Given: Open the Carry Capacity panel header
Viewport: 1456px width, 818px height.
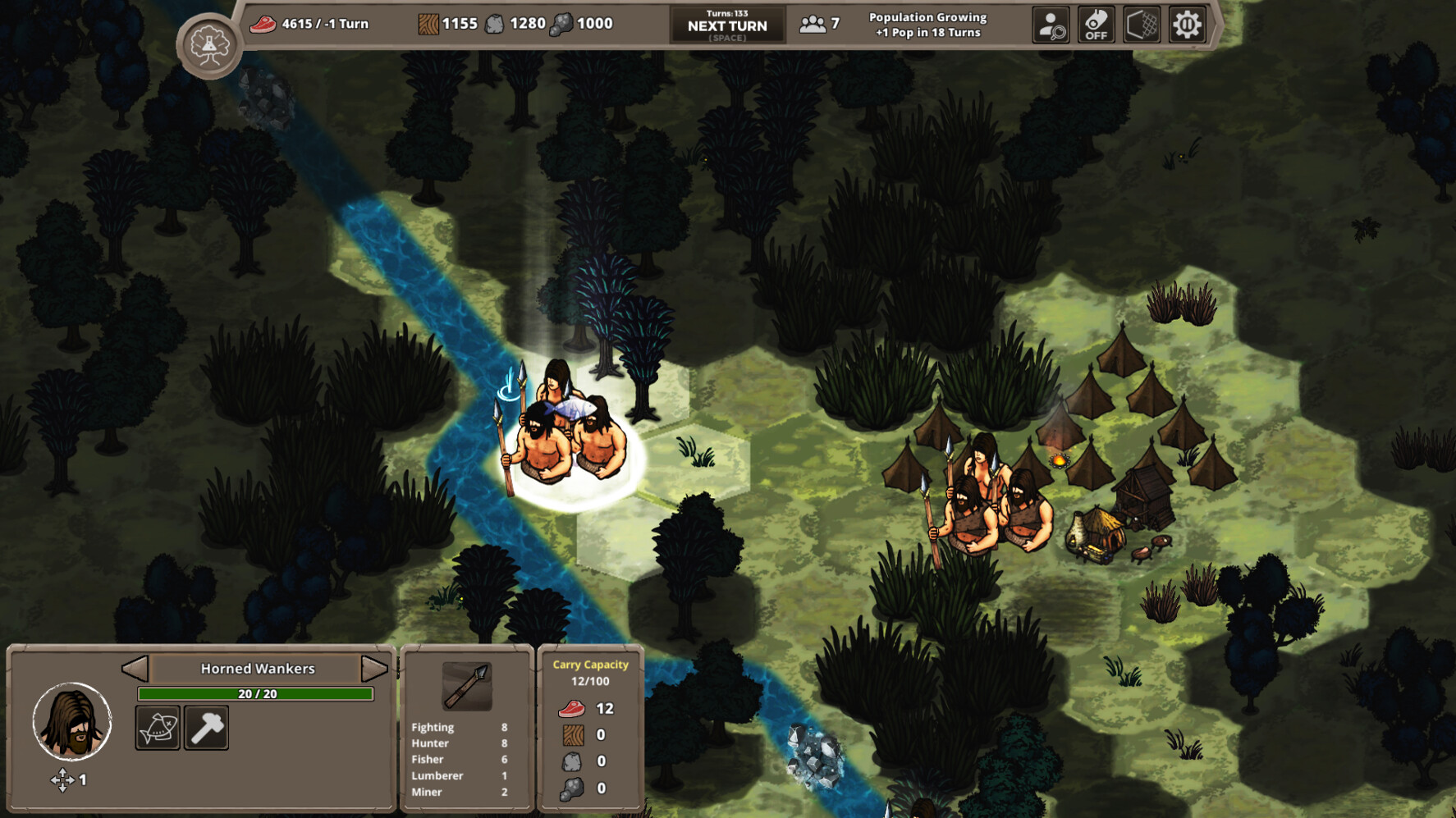Looking at the screenshot, I should pyautogui.click(x=590, y=665).
